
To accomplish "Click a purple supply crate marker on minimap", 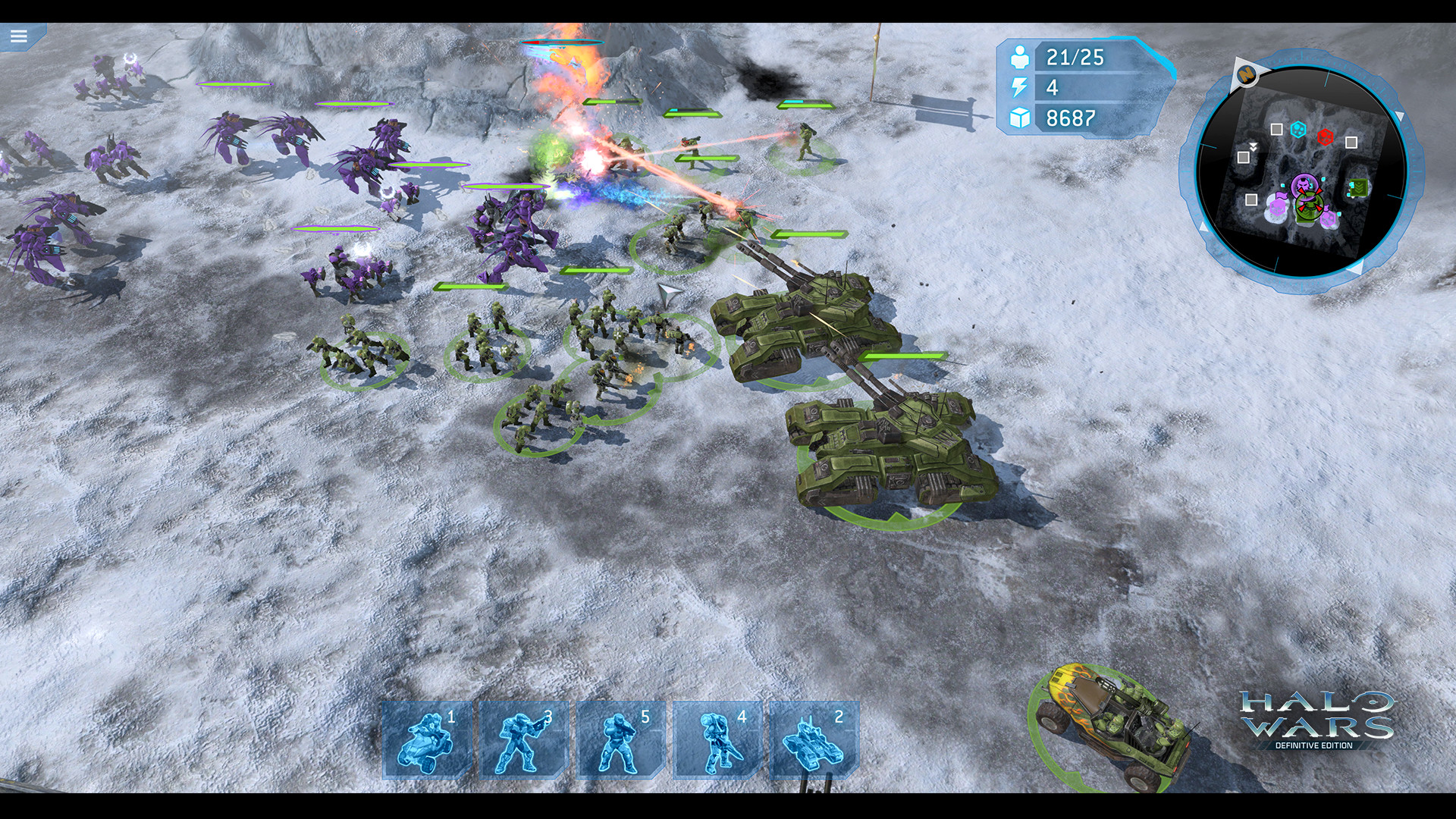I will (x=1277, y=207).
